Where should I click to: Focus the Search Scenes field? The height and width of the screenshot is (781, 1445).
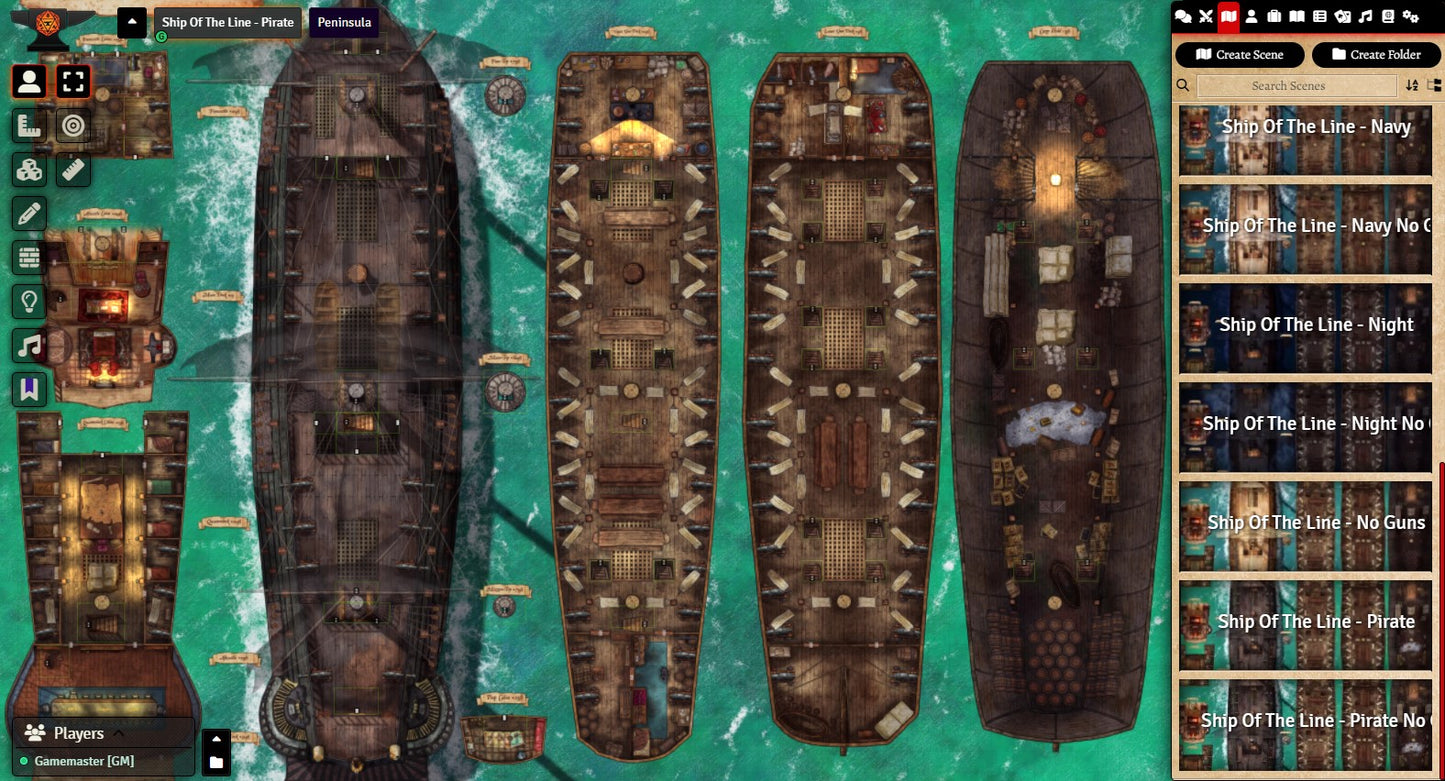(x=1288, y=86)
